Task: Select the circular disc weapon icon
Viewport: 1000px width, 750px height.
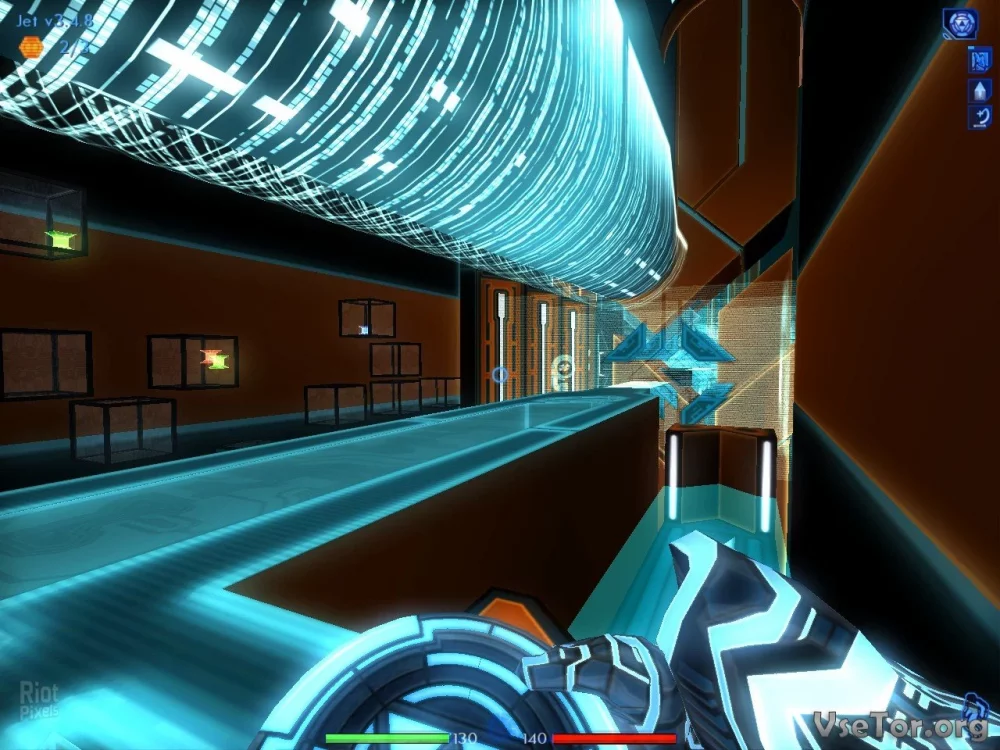Action: coord(960,24)
